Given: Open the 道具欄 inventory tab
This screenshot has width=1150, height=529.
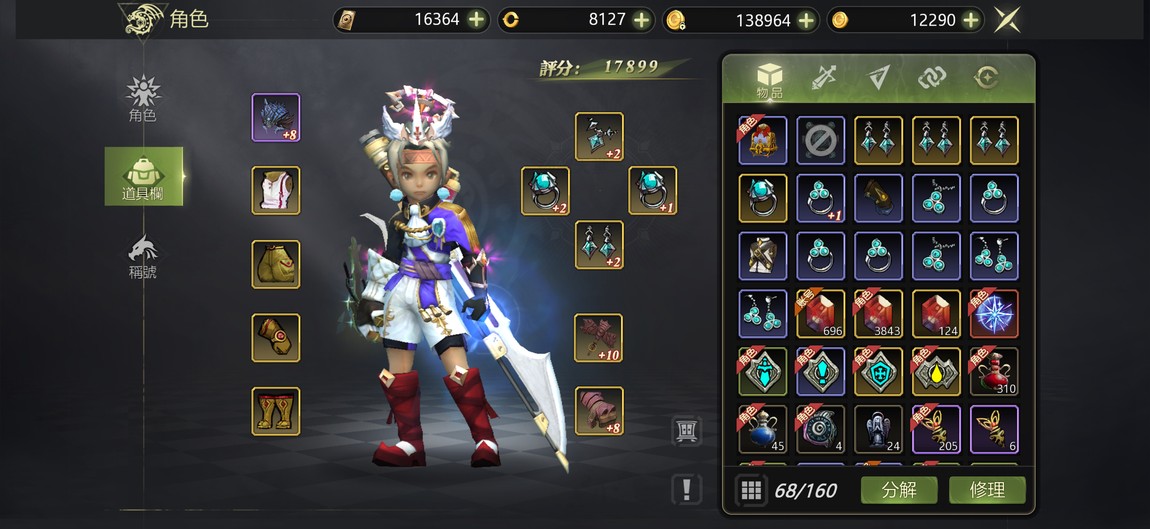Looking at the screenshot, I should point(144,176).
